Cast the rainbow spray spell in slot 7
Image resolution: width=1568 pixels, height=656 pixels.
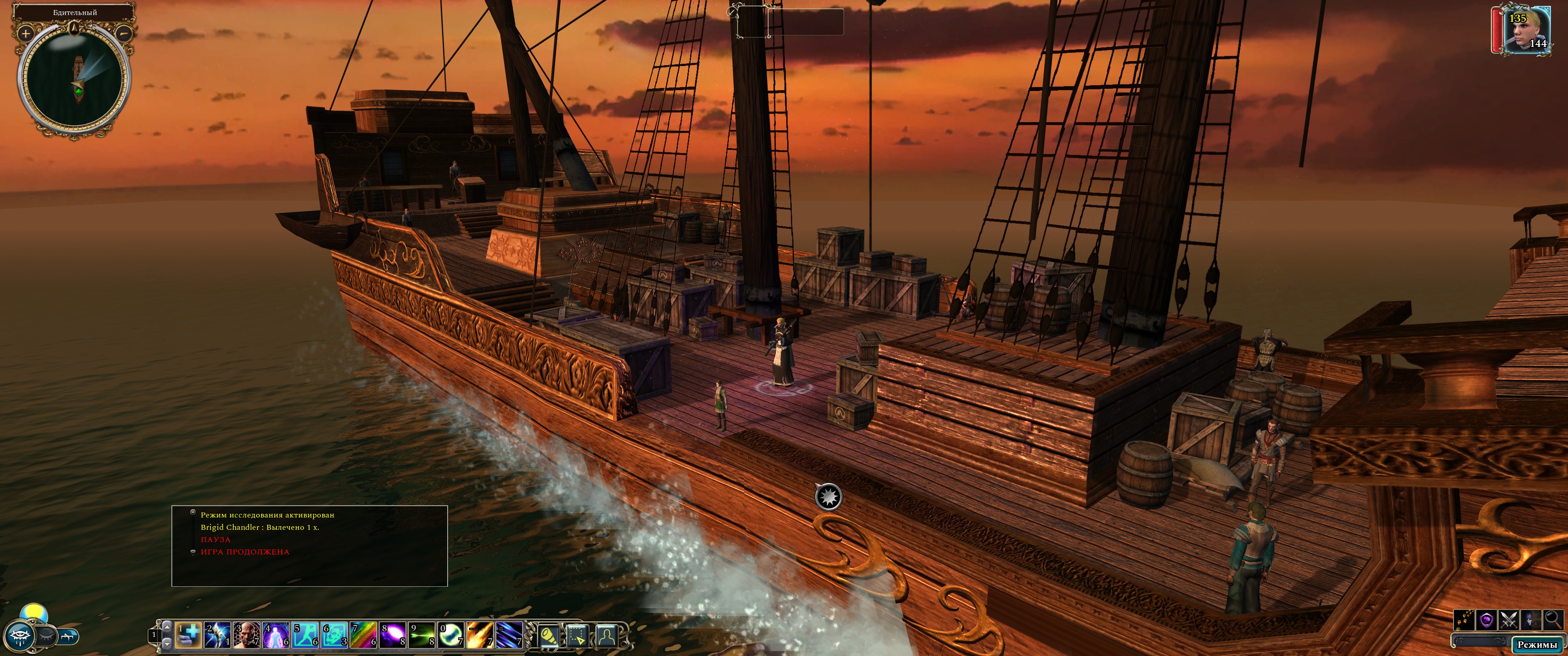363,635
